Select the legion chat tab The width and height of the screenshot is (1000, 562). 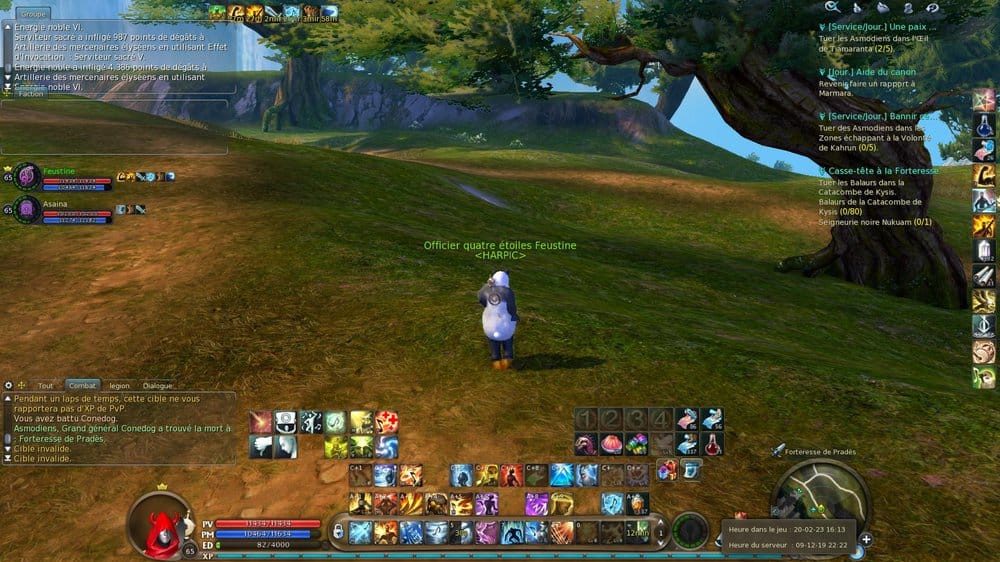[x=119, y=385]
